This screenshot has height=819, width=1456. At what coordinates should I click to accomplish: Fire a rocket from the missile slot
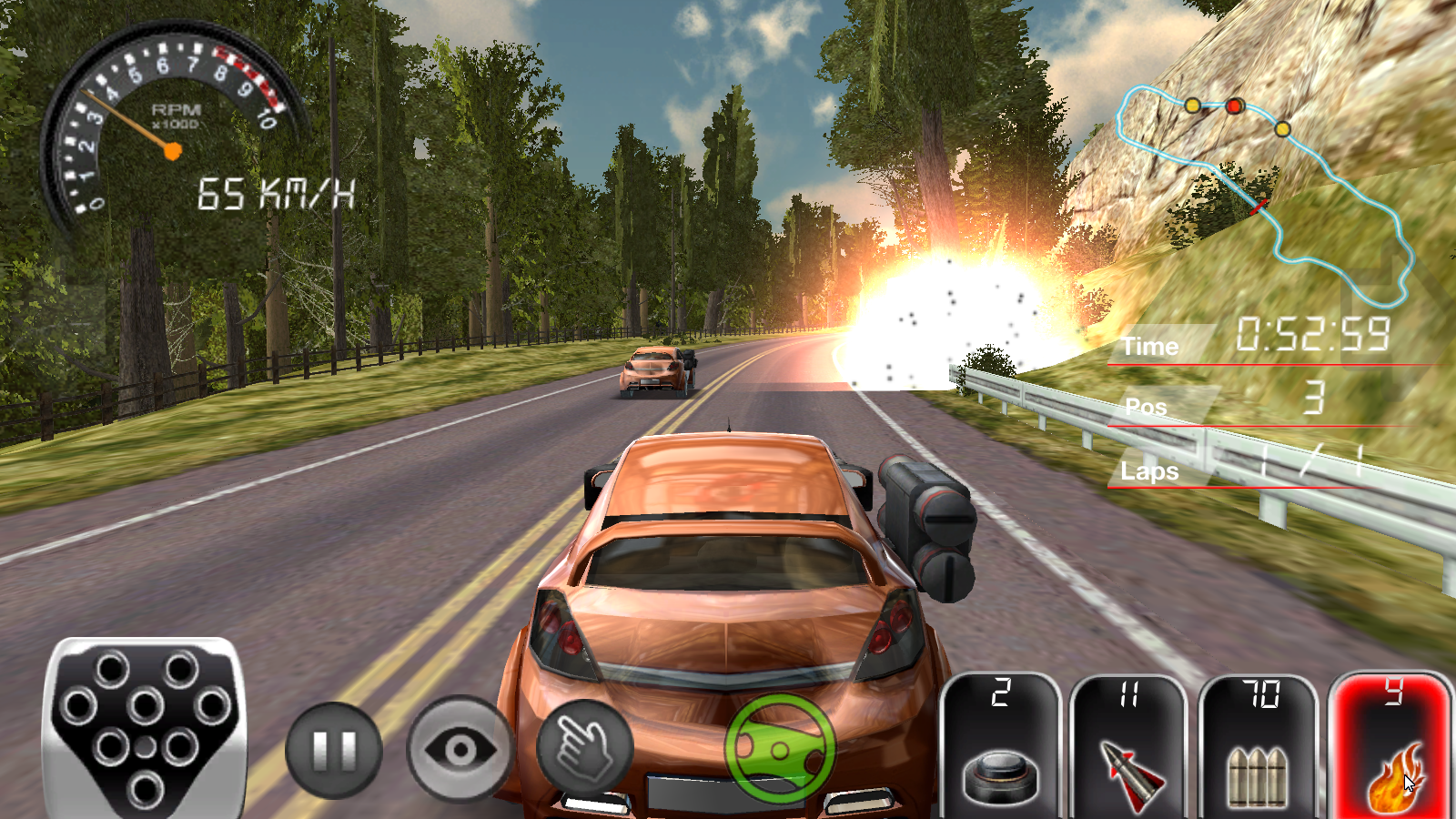(x=1129, y=748)
